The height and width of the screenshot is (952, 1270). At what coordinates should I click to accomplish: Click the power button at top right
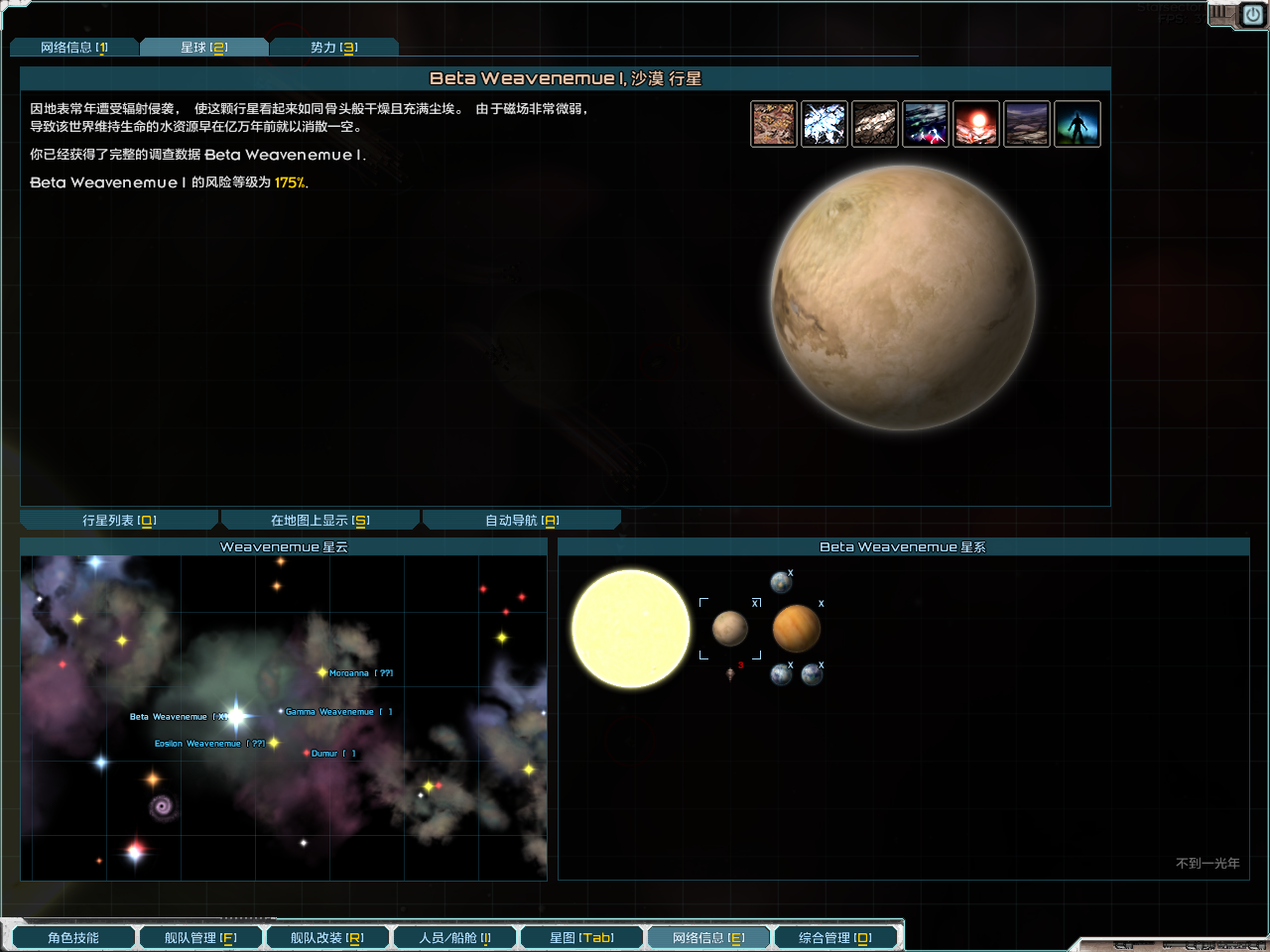pos(1252,14)
